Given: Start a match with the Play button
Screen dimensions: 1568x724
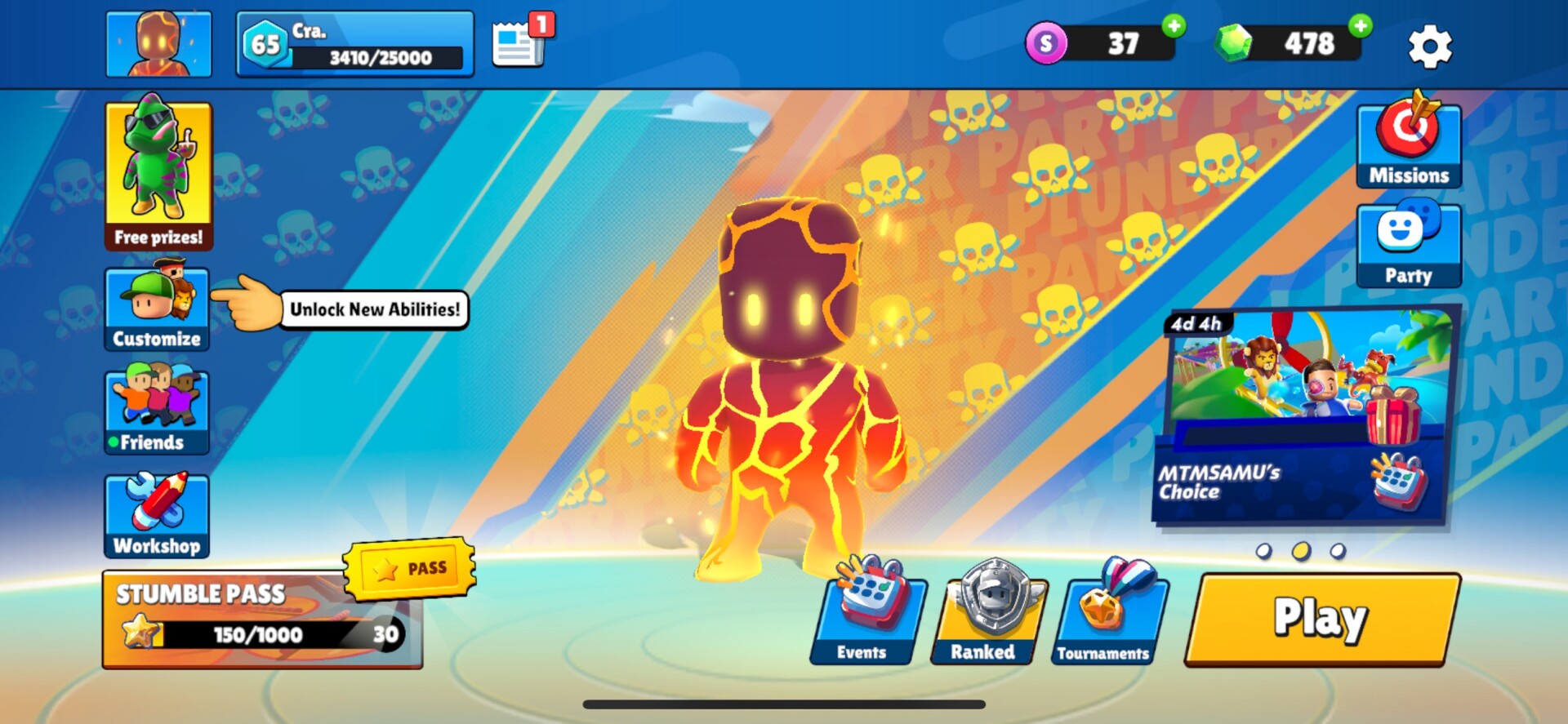Looking at the screenshot, I should coord(1321,618).
